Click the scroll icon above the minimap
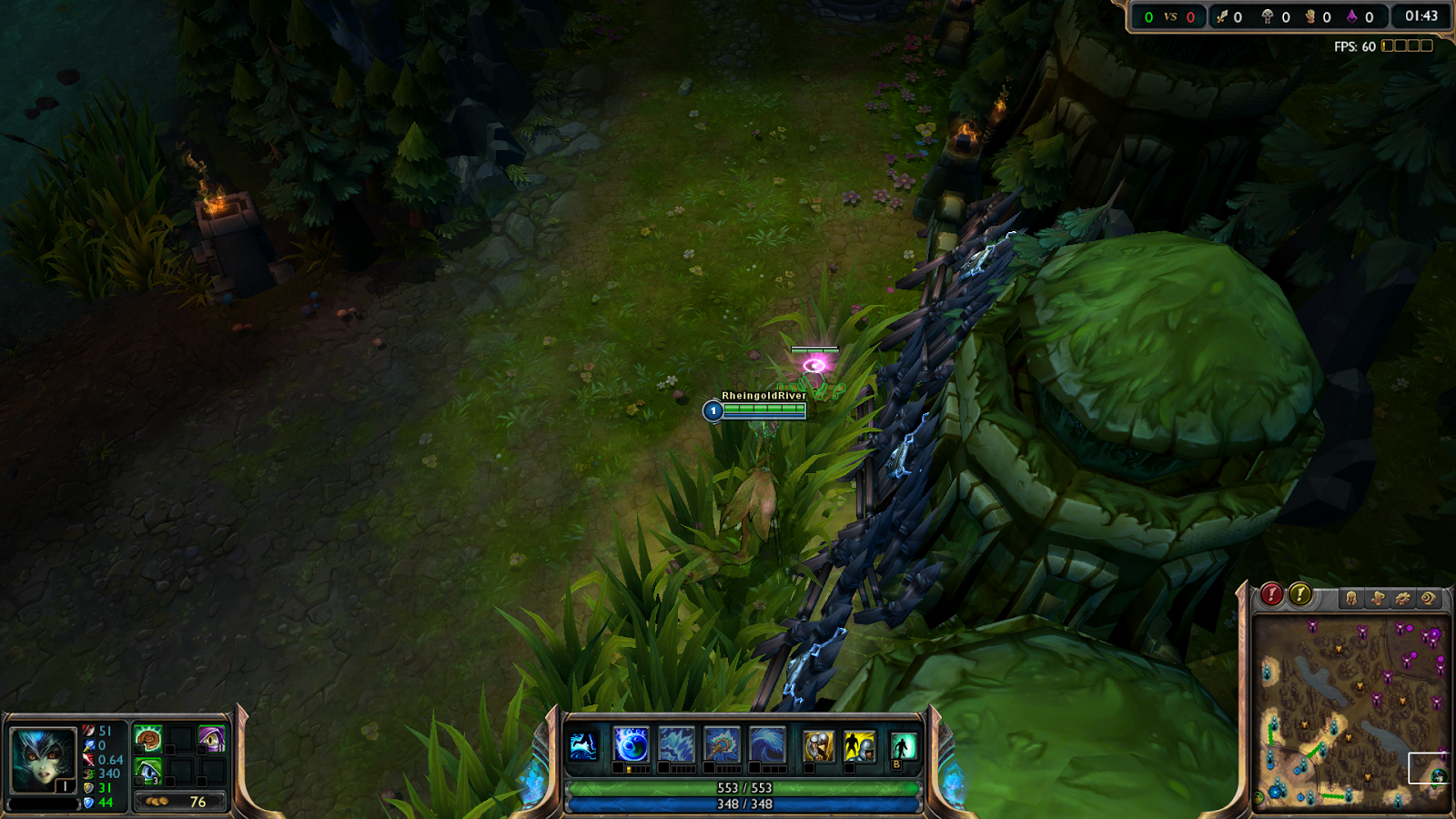The image size is (1456, 819). (1378, 597)
